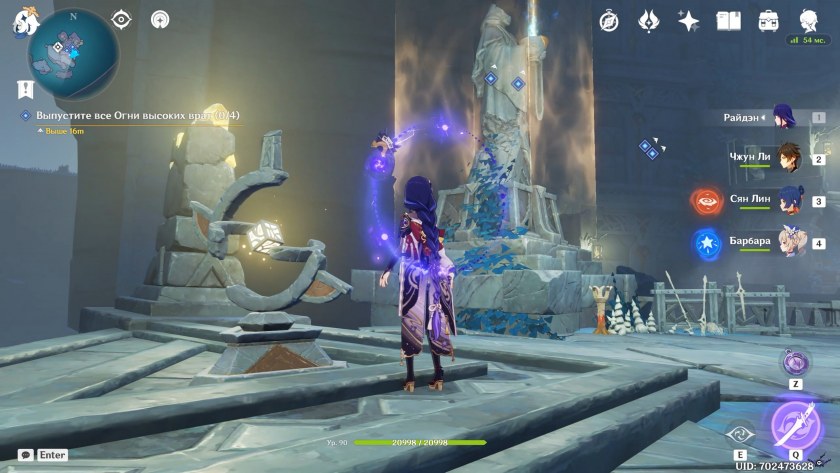Open the map from the minimap

tap(73, 46)
